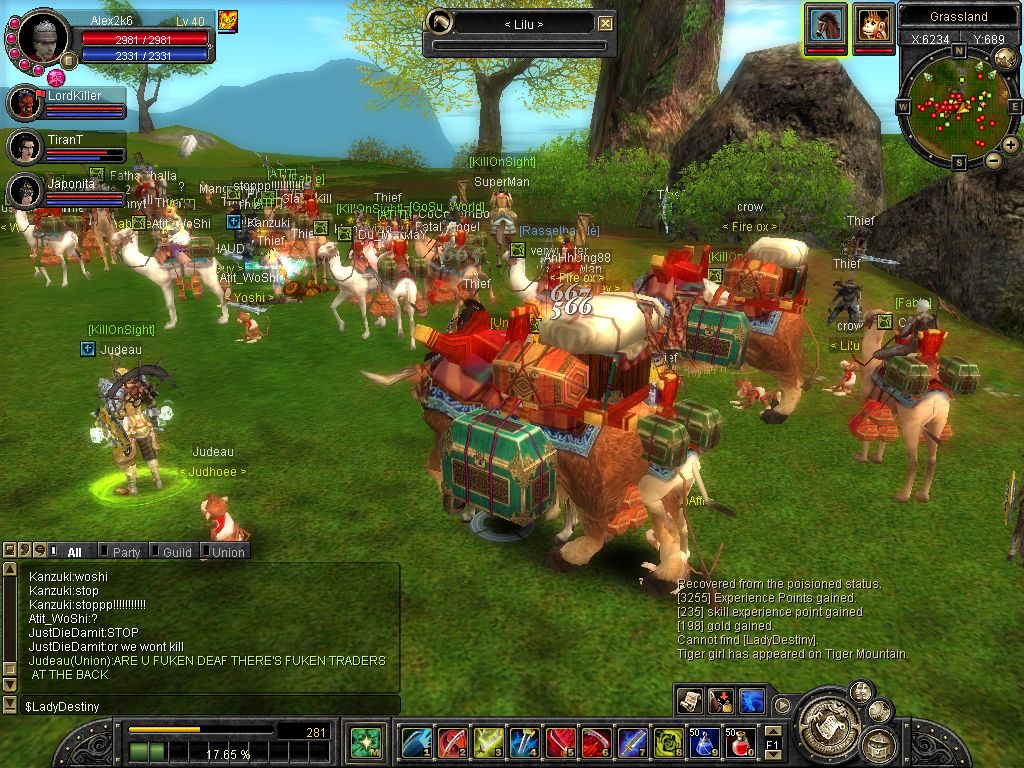Zoom out the minimap with minus button
Screen dimensions: 1024x768
pos(993,160)
